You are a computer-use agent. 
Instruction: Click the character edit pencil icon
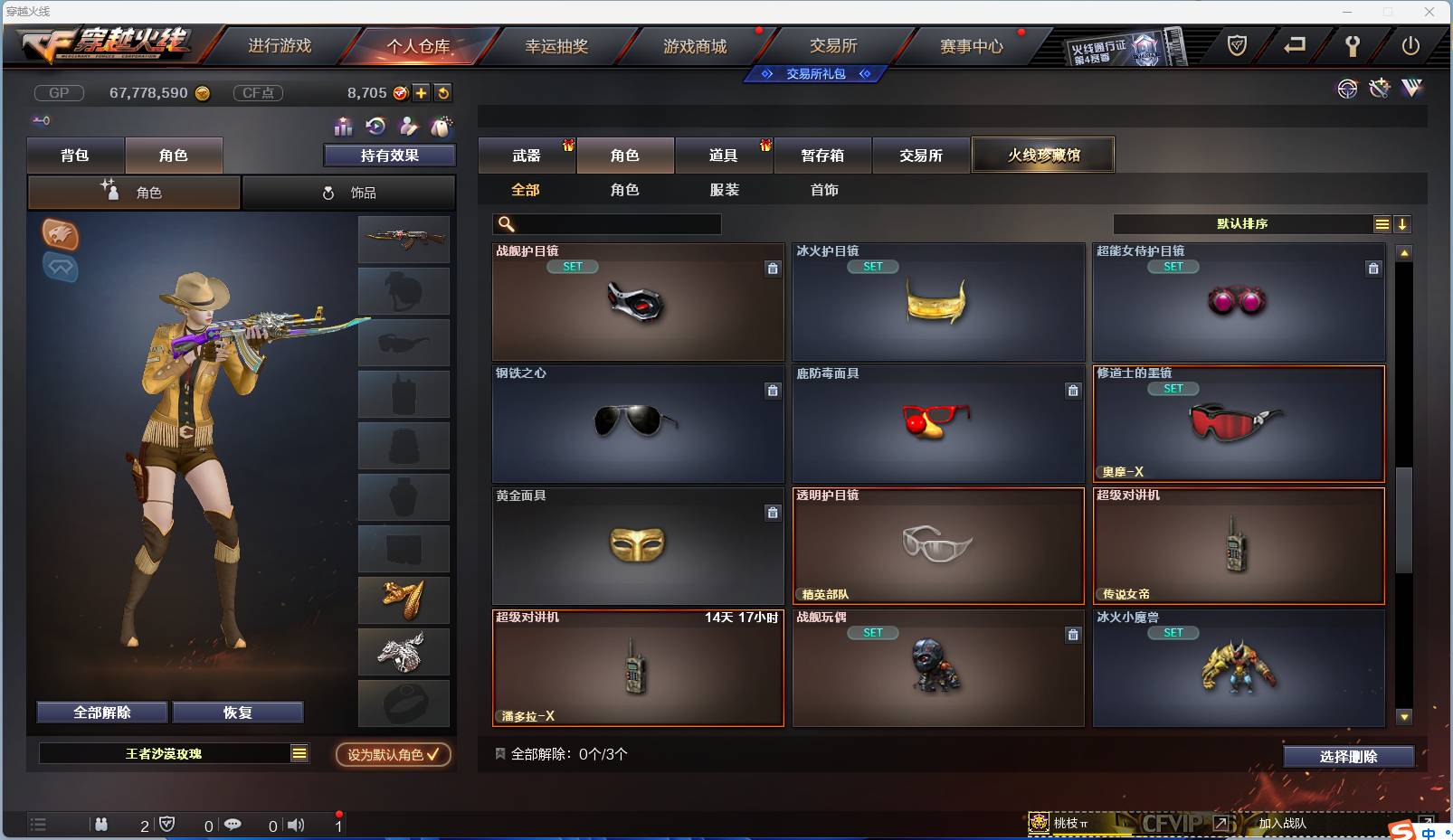tap(409, 127)
